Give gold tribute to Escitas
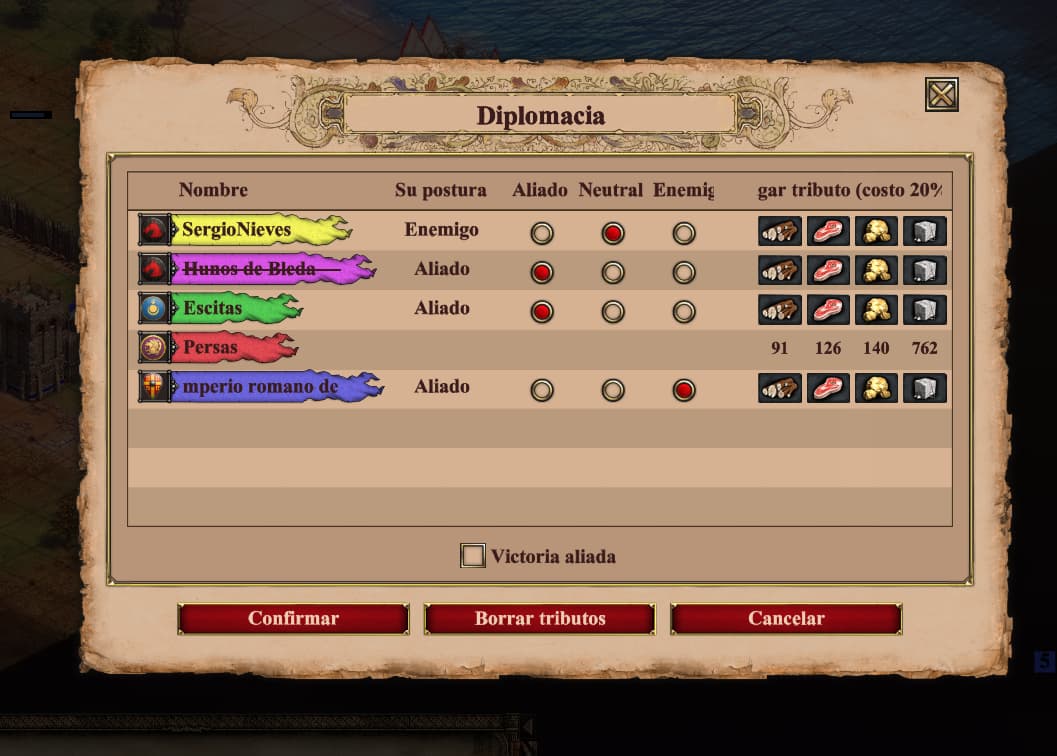This screenshot has width=1057, height=756. (x=877, y=310)
